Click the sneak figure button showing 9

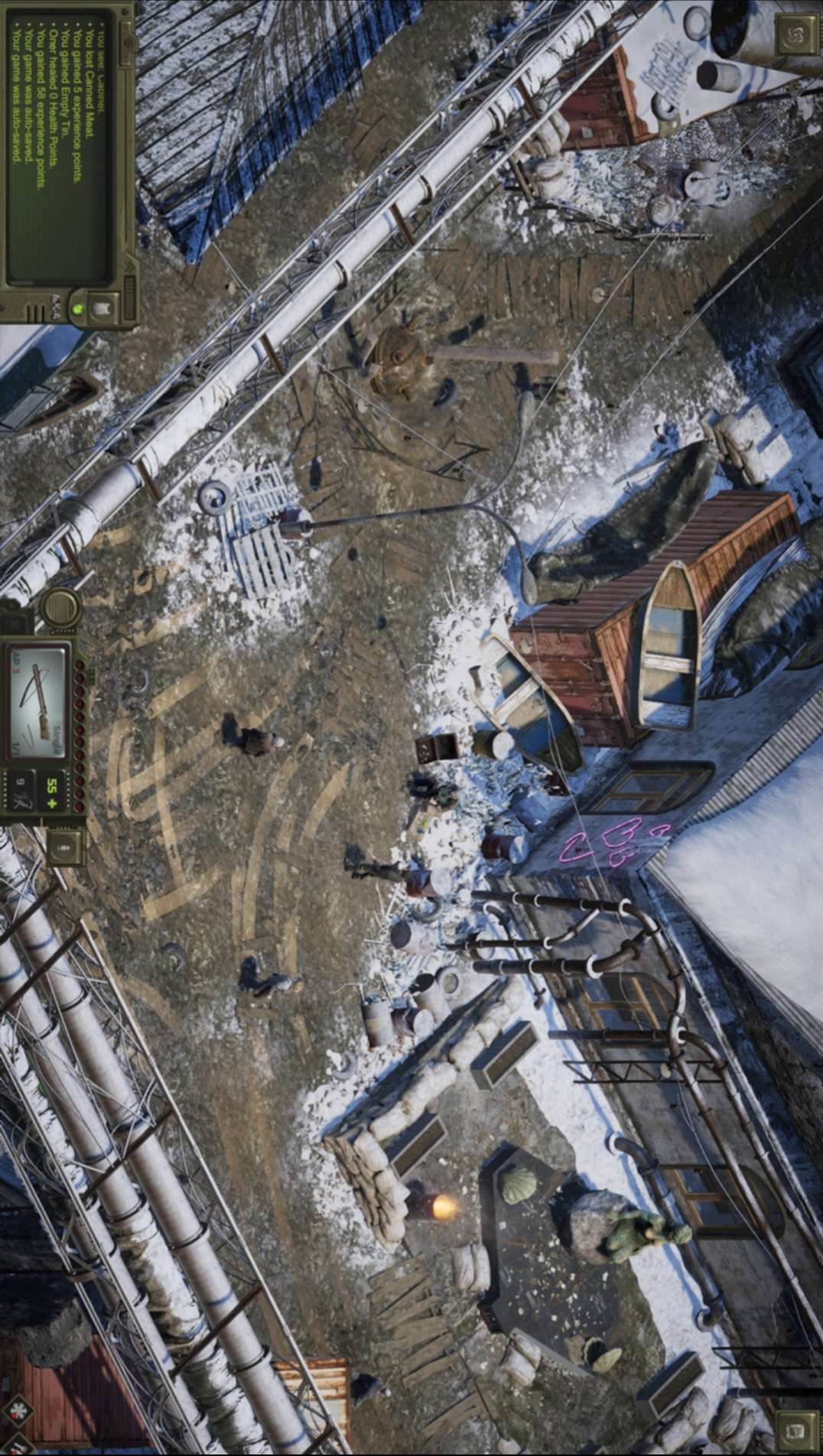(x=20, y=793)
